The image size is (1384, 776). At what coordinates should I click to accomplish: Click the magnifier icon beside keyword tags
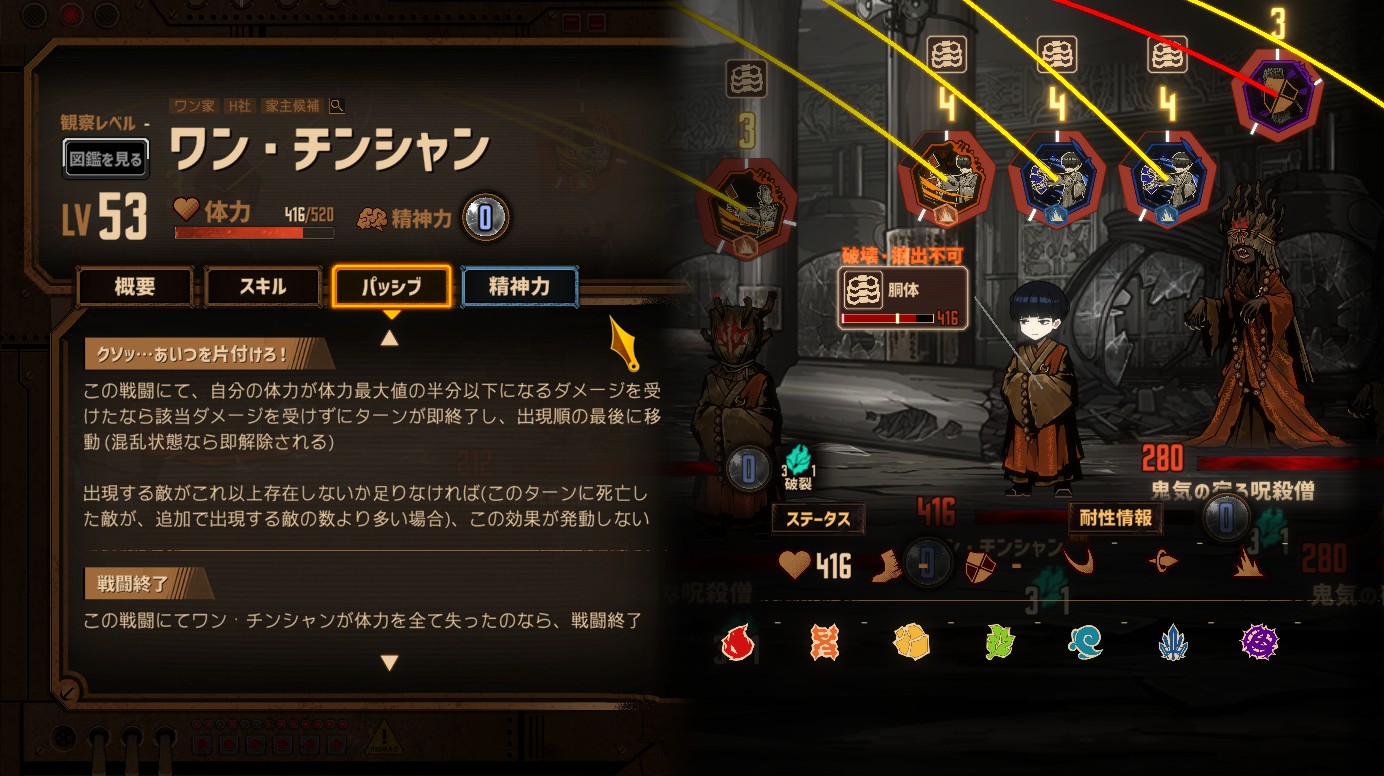click(x=337, y=106)
